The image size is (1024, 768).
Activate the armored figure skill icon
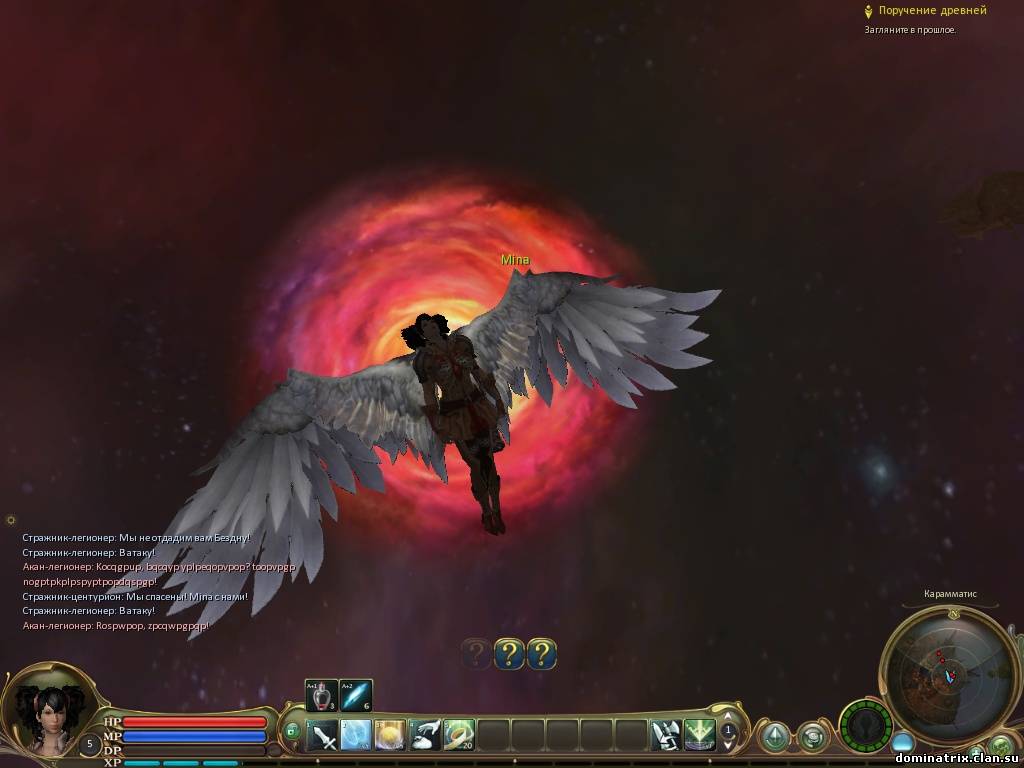point(666,736)
